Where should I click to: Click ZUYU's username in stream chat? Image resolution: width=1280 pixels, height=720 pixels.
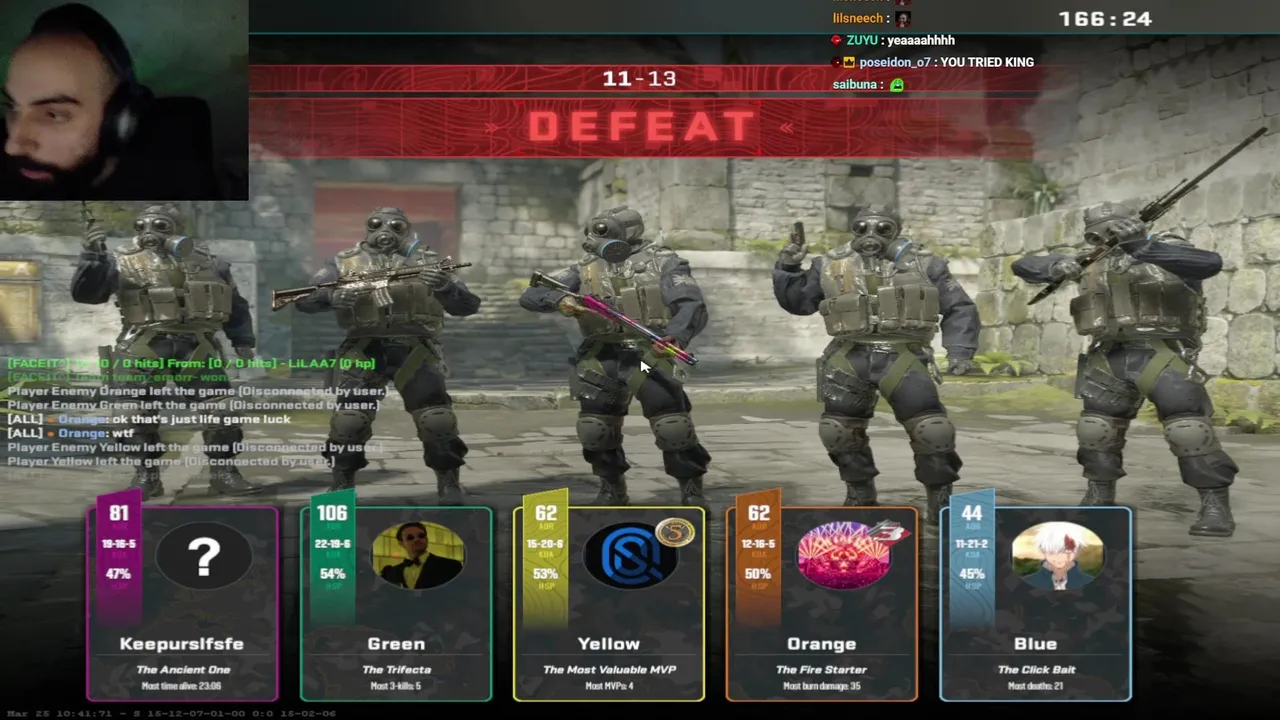pyautogui.click(x=862, y=40)
